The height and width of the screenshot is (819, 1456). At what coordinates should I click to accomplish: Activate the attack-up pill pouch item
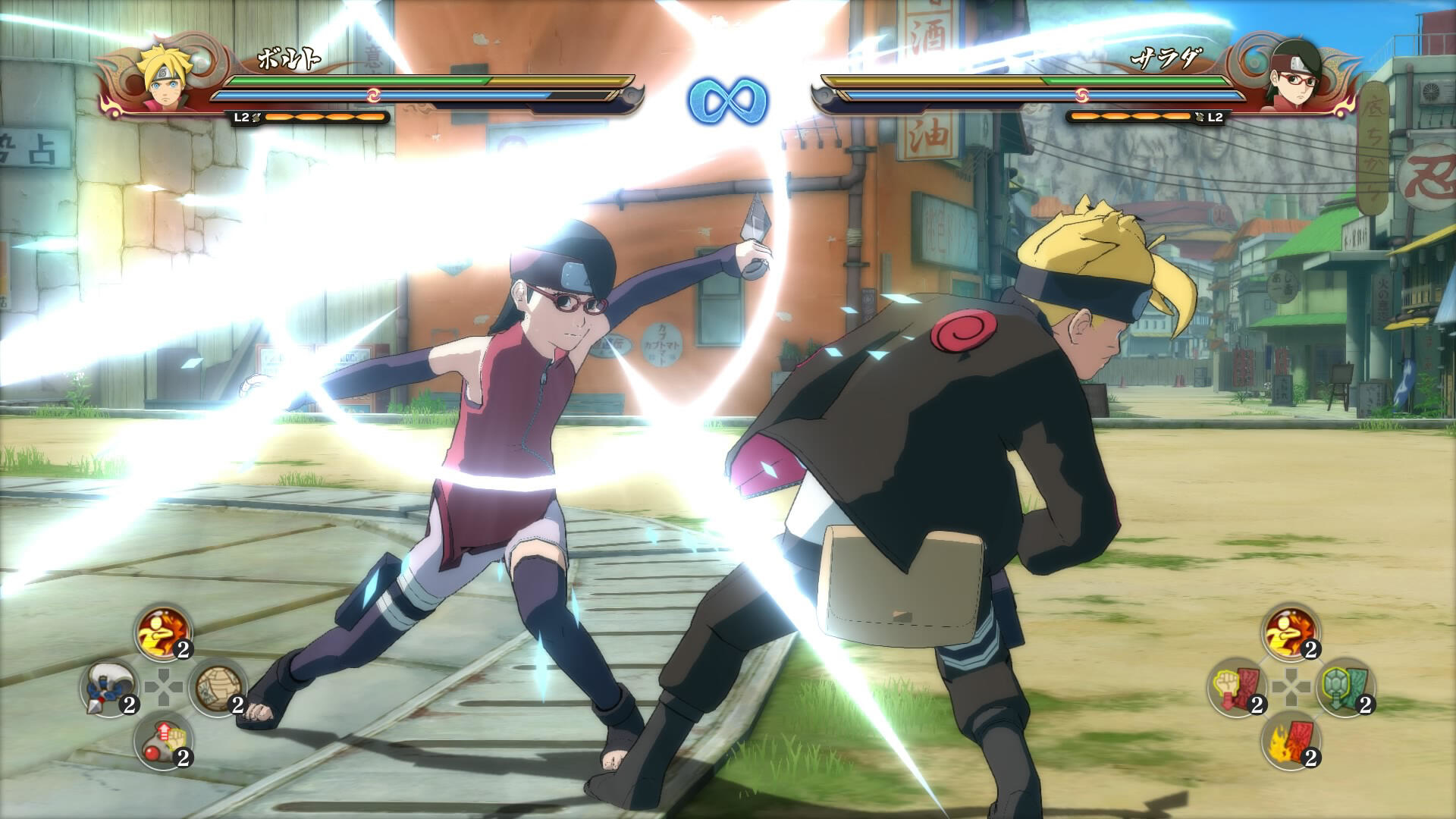[x=163, y=741]
